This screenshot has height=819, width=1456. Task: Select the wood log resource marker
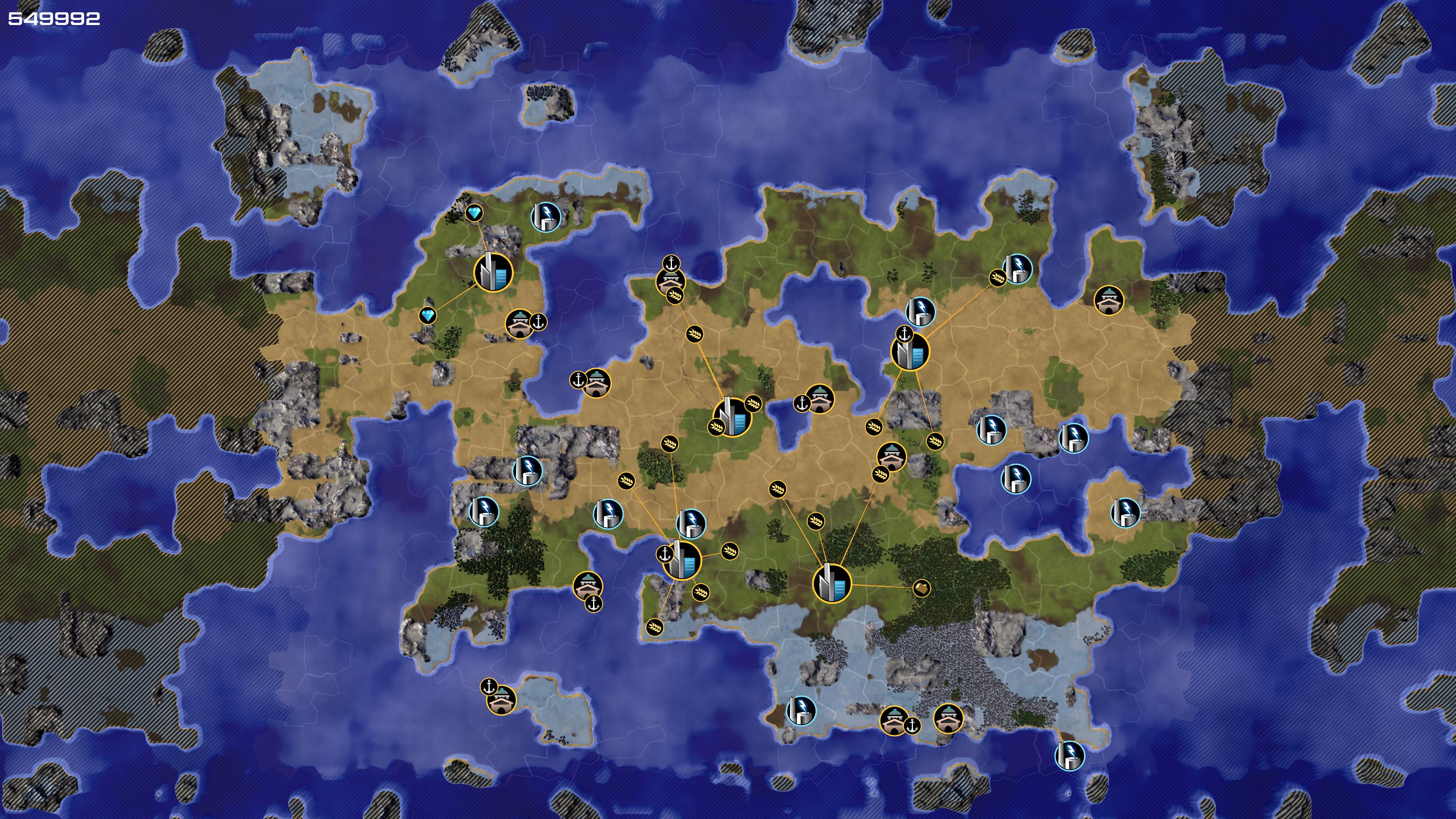[921, 588]
